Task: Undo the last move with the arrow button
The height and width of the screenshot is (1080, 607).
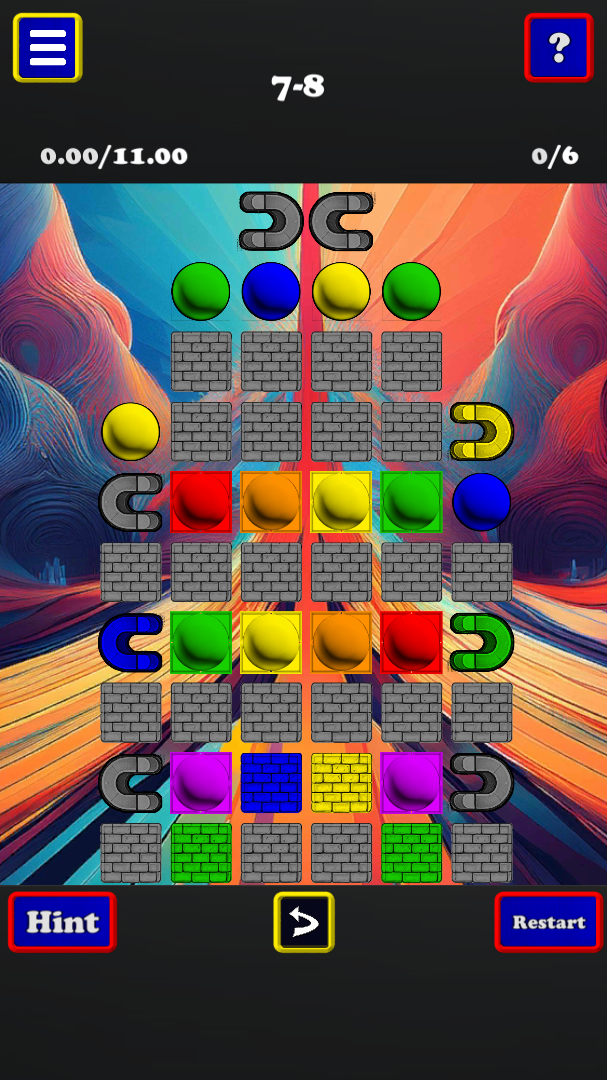Action: [304, 921]
